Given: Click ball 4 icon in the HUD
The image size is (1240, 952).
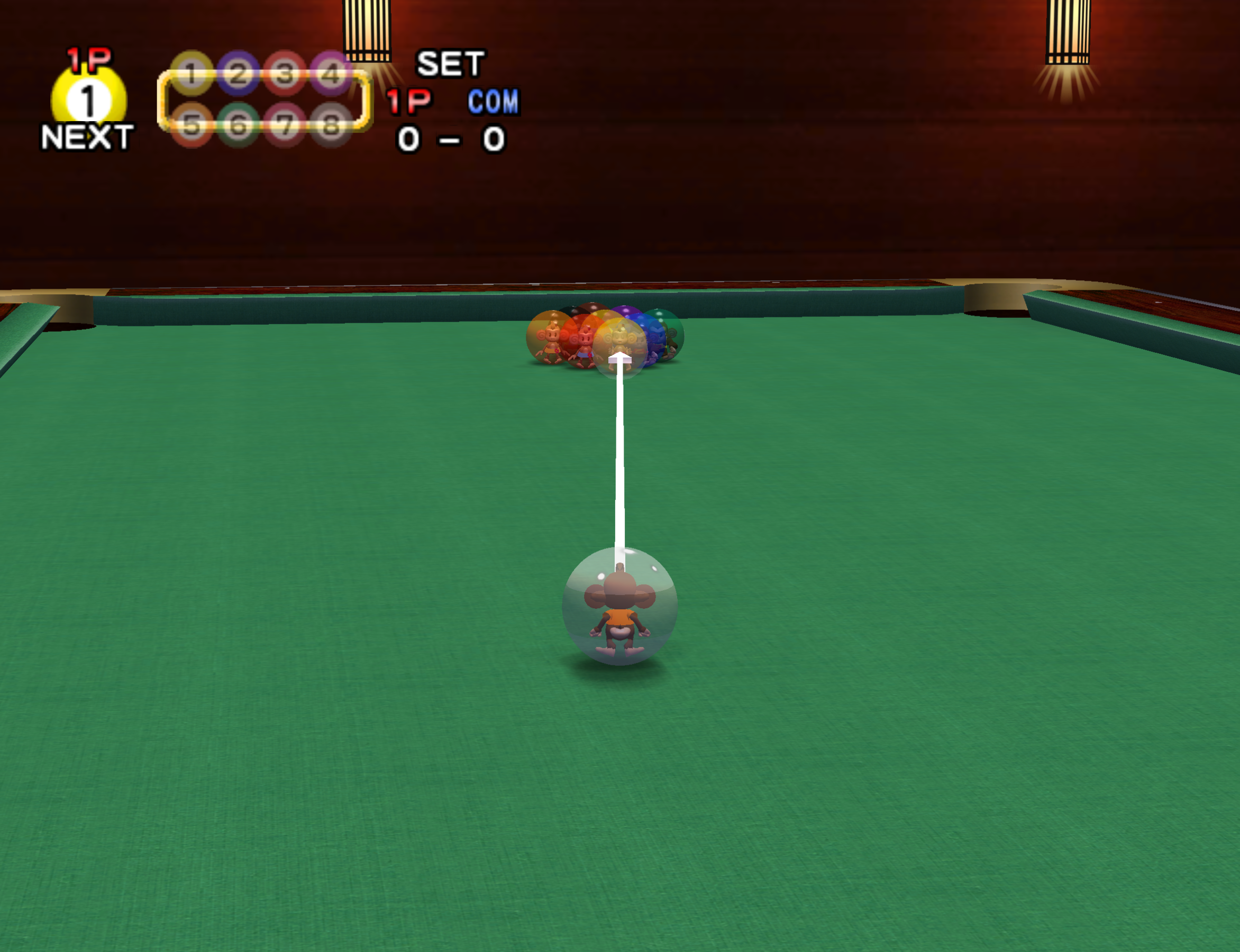Looking at the screenshot, I should coord(332,72).
